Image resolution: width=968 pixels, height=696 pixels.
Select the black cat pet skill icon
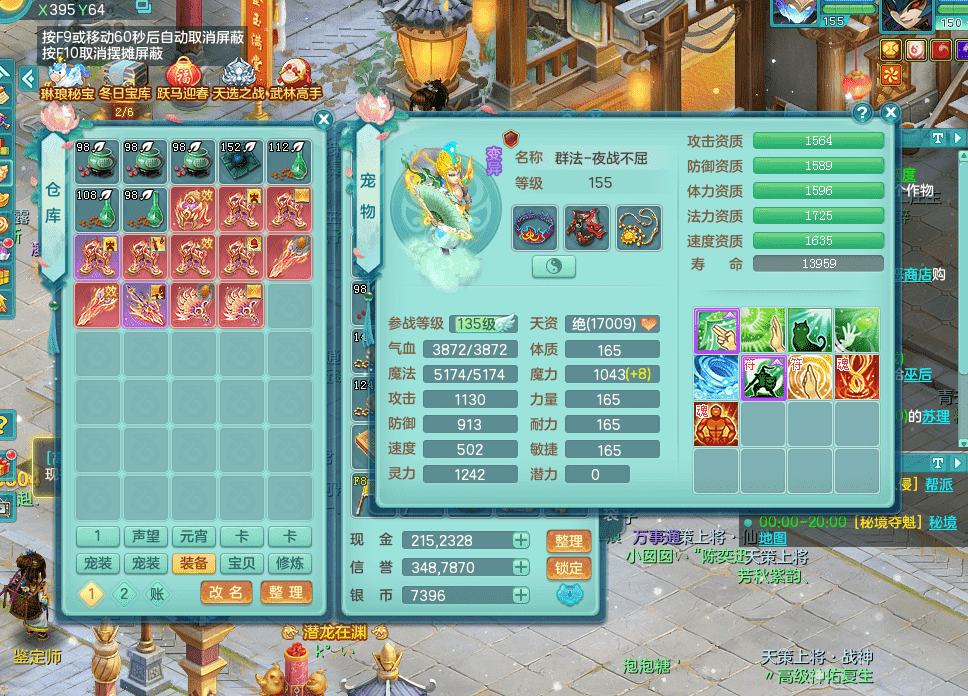pyautogui.click(x=810, y=330)
